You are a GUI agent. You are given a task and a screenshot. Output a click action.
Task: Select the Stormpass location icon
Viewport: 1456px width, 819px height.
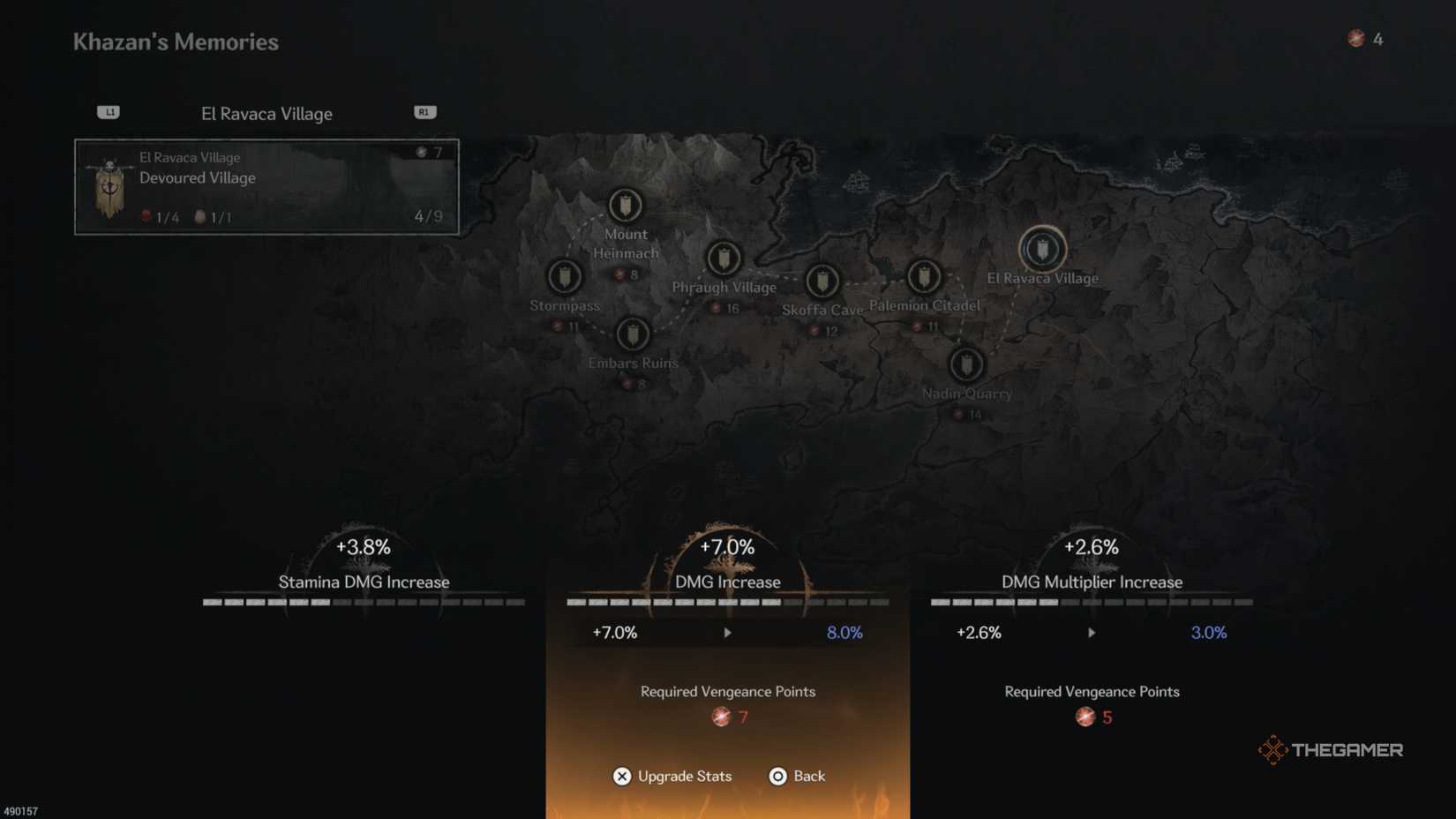click(x=565, y=277)
